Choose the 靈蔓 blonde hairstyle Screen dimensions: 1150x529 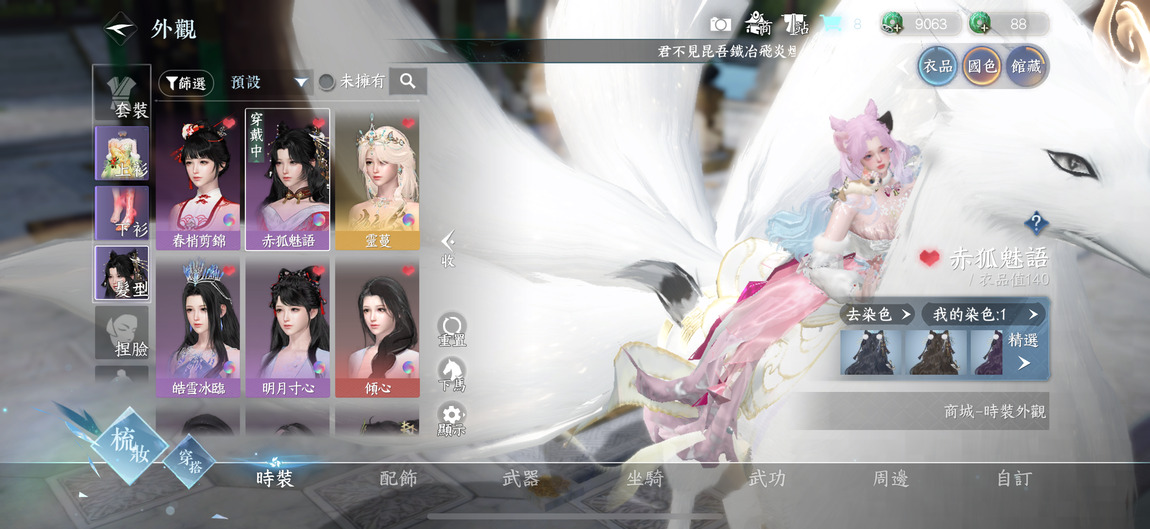pos(377,180)
